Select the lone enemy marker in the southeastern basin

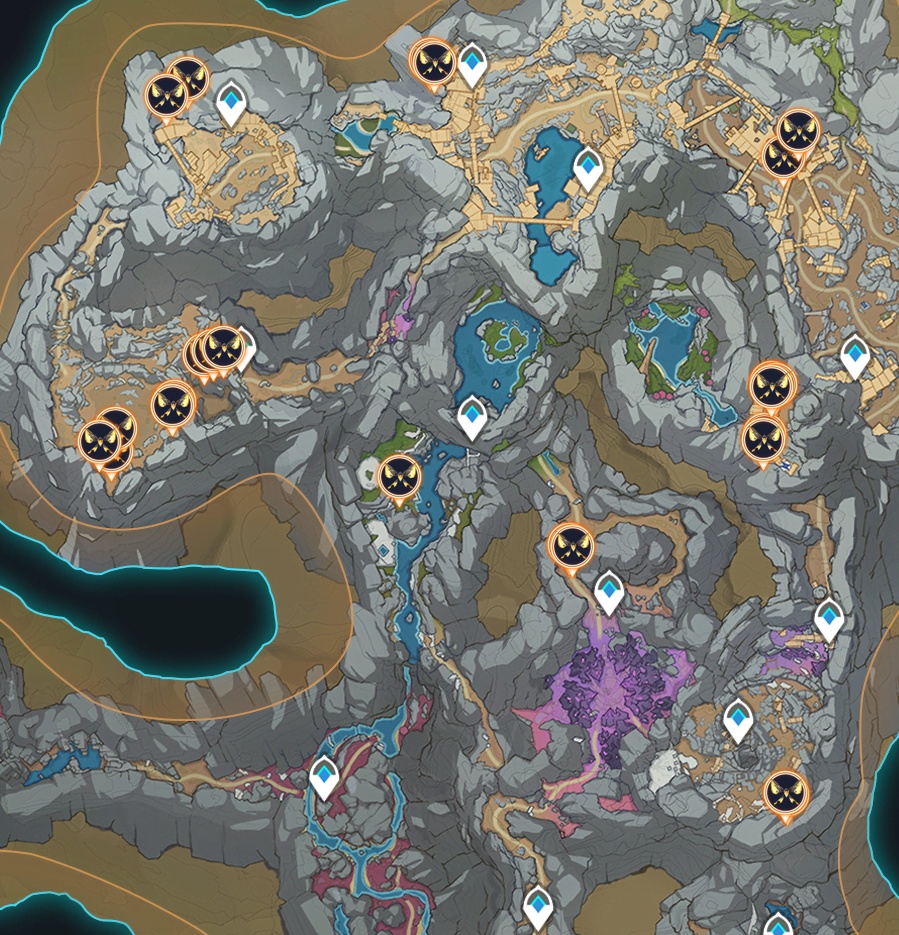785,792
